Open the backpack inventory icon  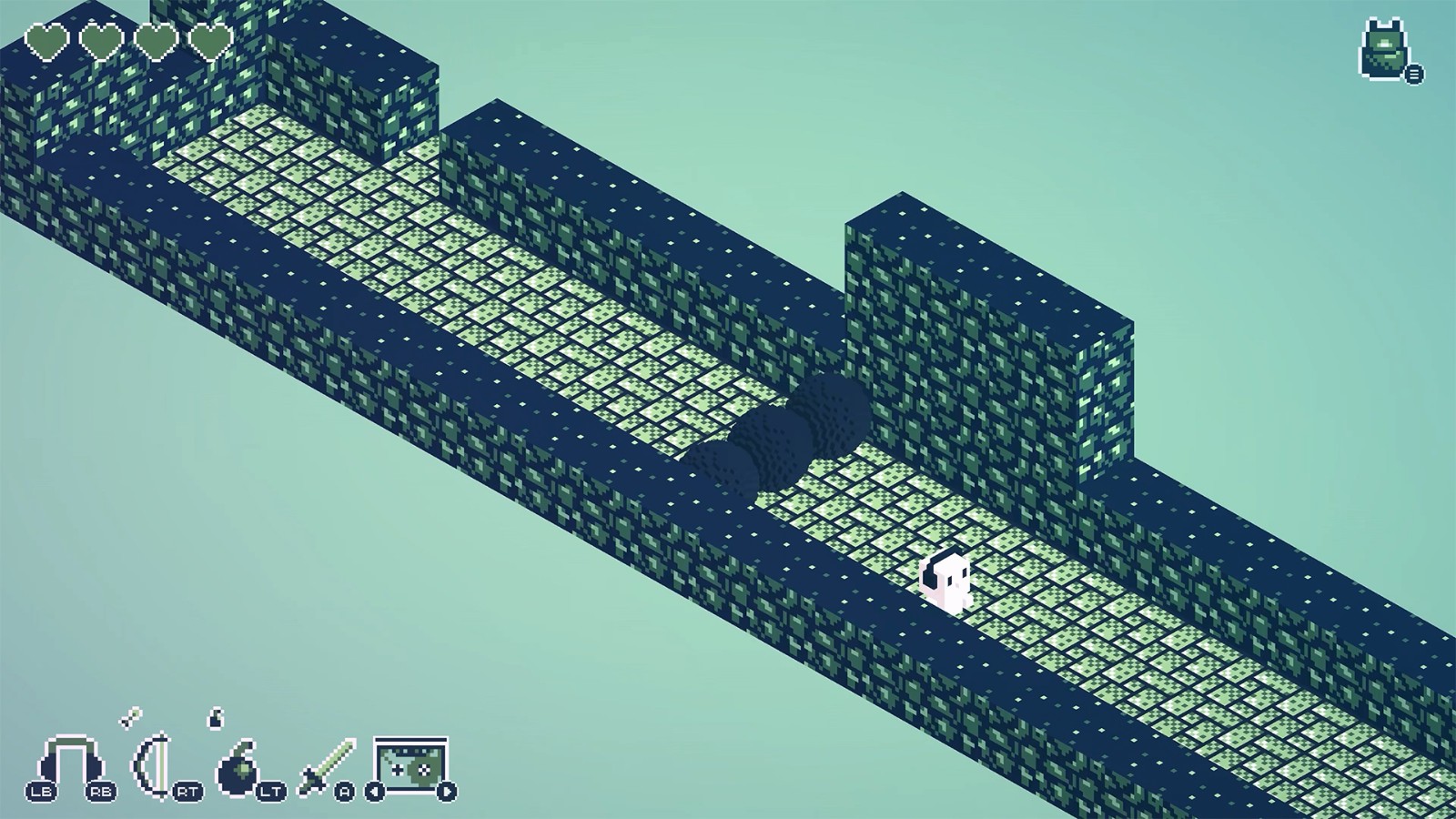(x=1383, y=45)
